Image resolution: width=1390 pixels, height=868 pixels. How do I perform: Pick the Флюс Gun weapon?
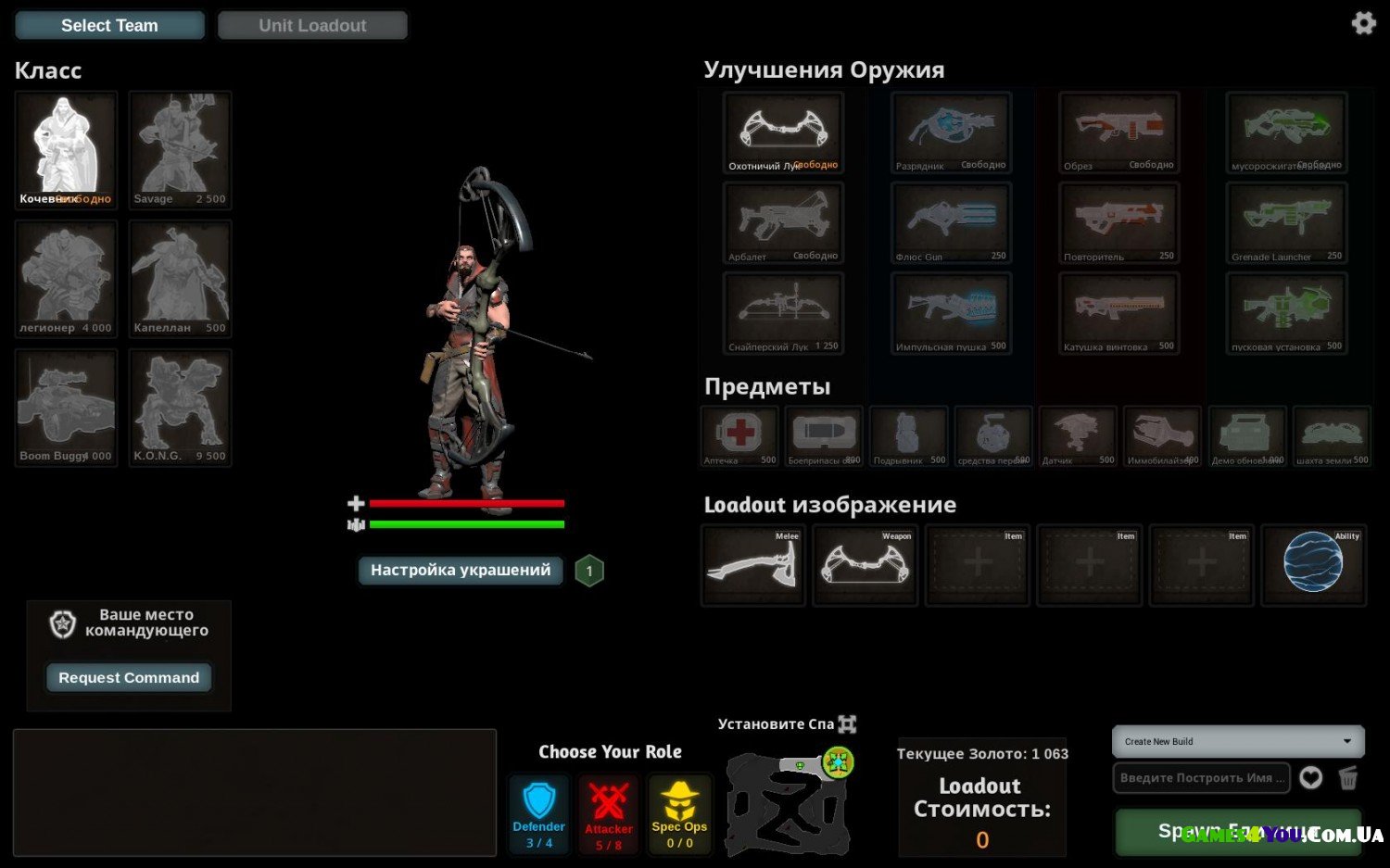coord(951,222)
